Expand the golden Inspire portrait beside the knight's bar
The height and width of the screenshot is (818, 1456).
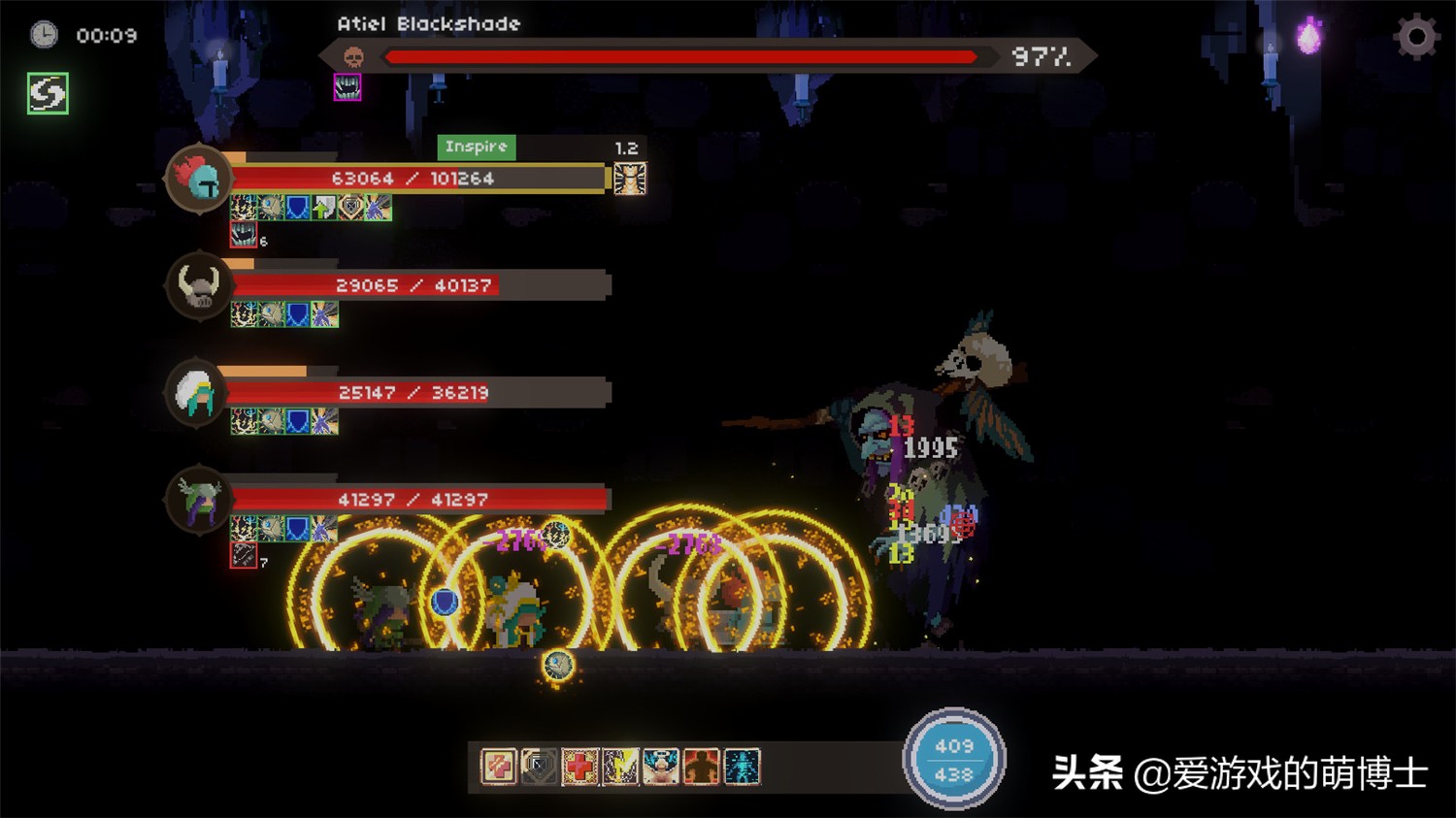point(631,179)
